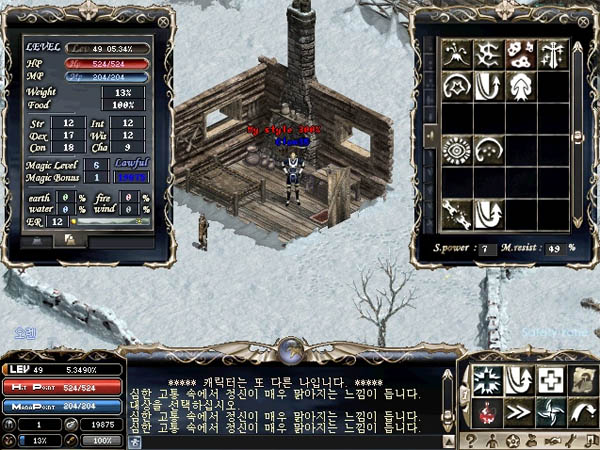Image resolution: width=600 pixels, height=450 pixels.
Task: Click the round emblem above chat log
Action: pos(292,348)
